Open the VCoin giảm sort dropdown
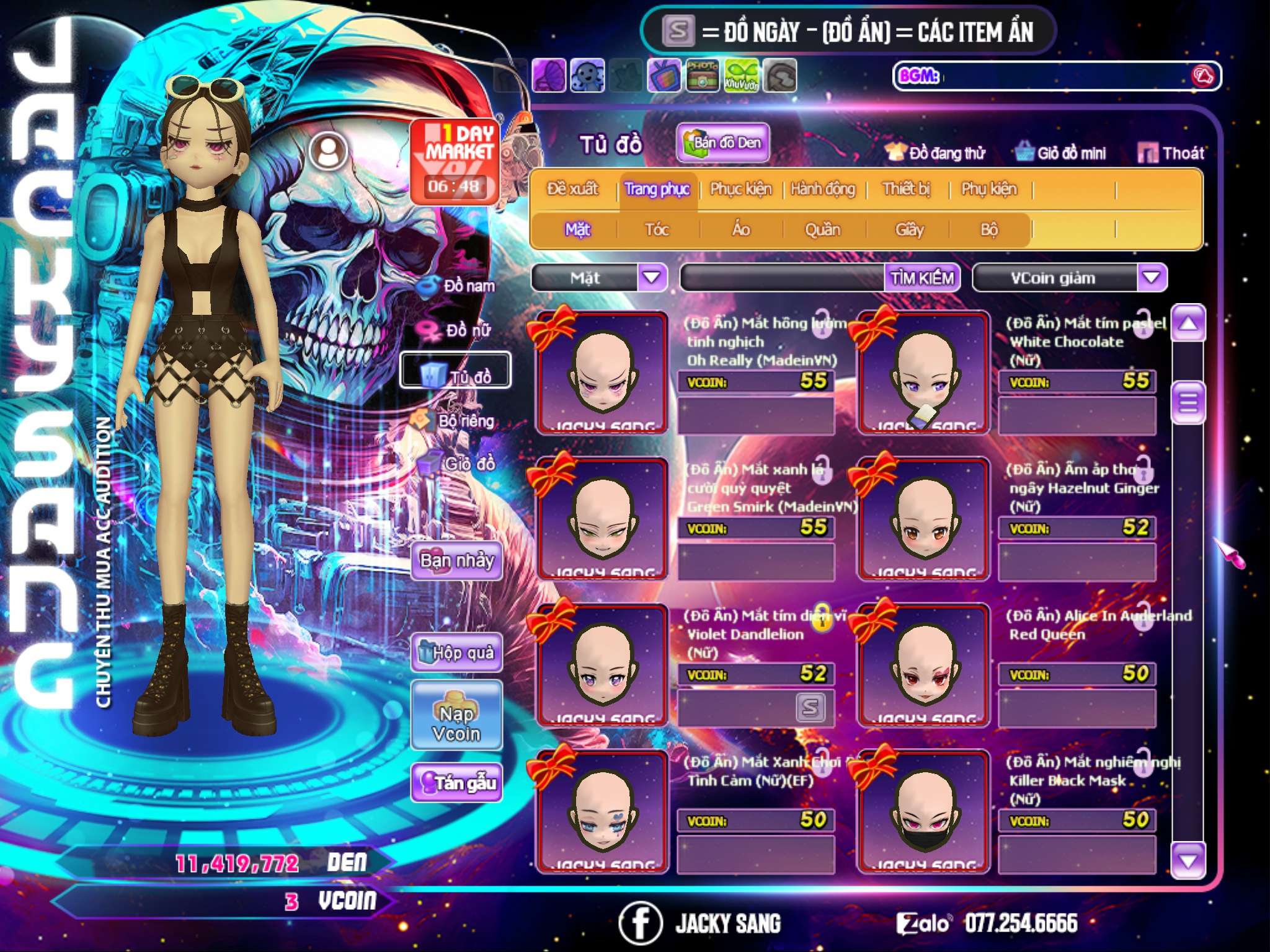The image size is (1270, 952). [x=1152, y=277]
